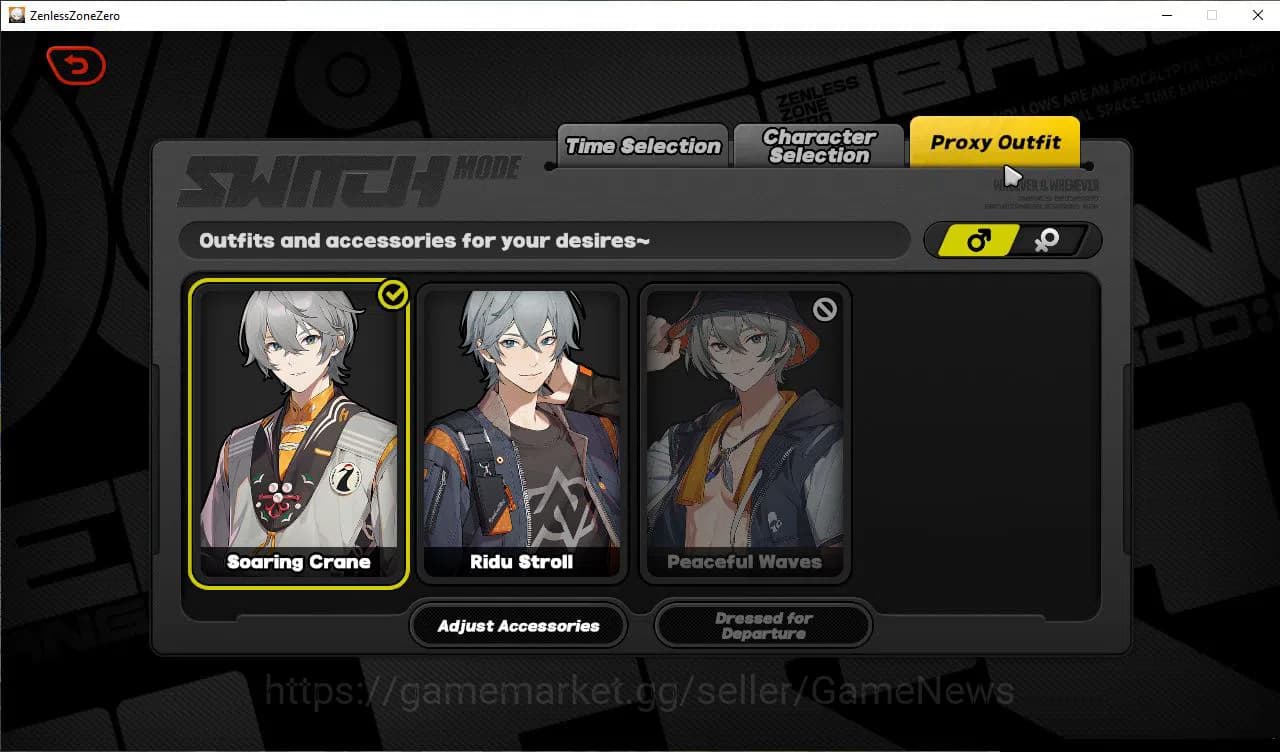Click the Dressed for Departure button

[x=762, y=626]
